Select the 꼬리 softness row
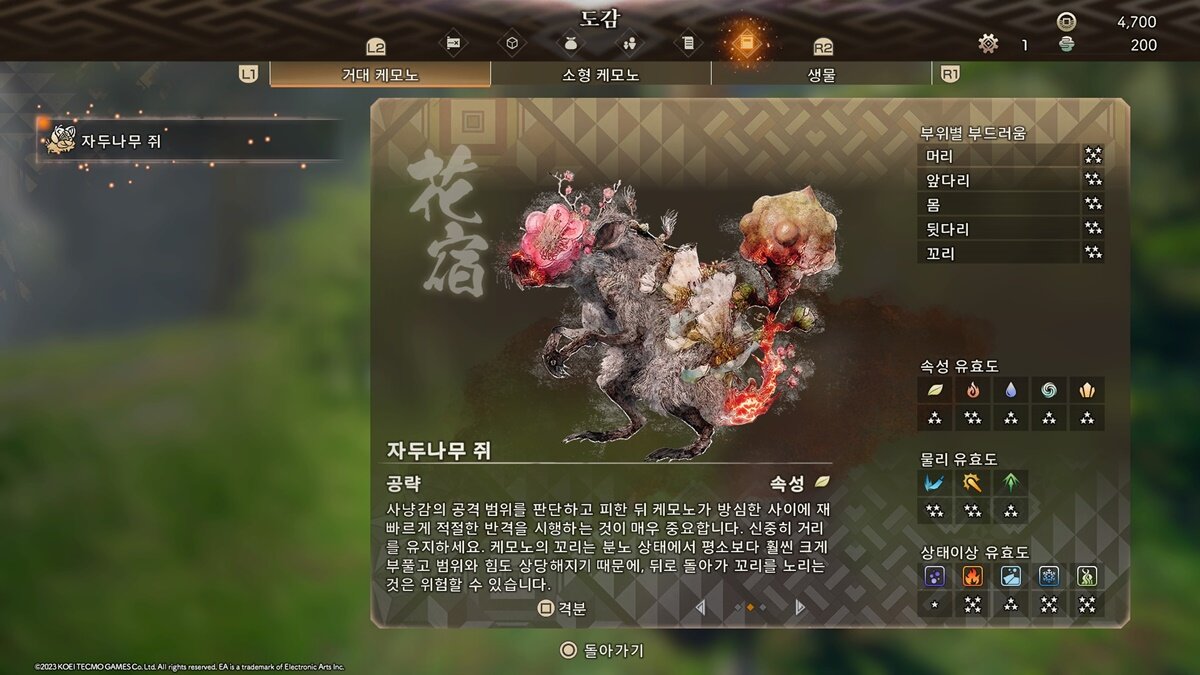 (1010, 253)
